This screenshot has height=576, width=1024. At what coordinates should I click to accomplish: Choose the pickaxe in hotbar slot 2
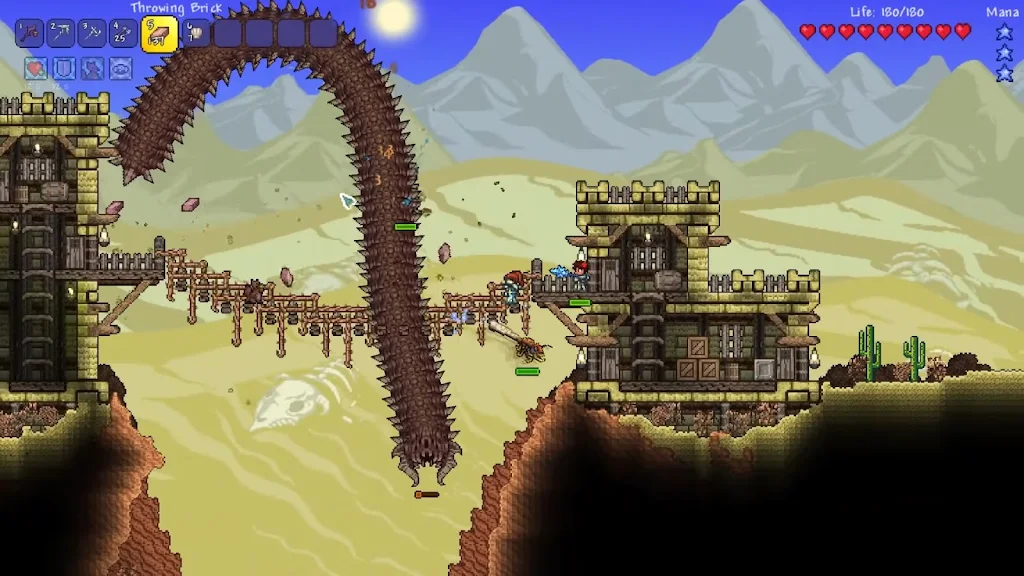pyautogui.click(x=61, y=34)
